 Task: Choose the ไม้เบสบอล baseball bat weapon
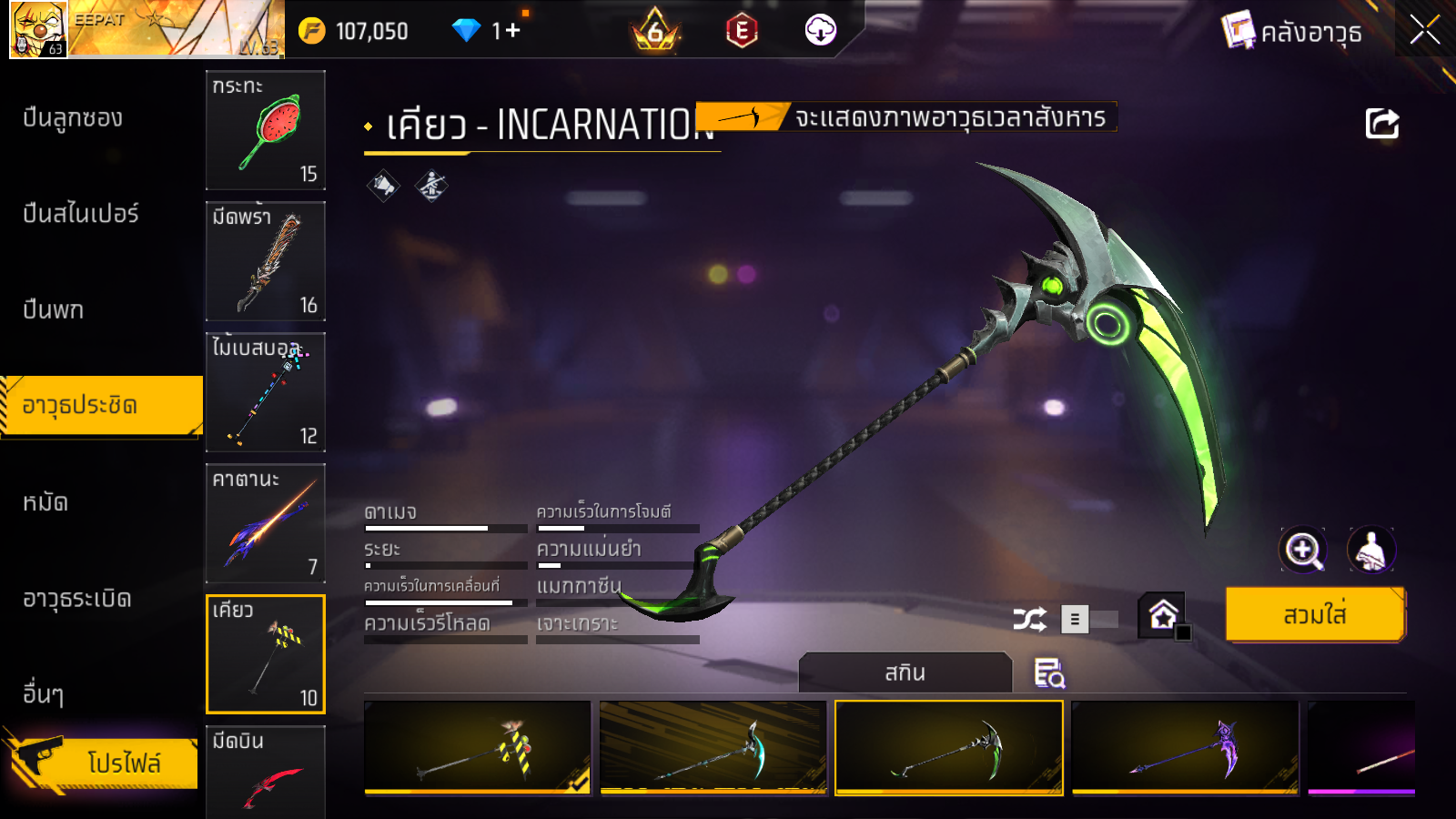tap(266, 392)
